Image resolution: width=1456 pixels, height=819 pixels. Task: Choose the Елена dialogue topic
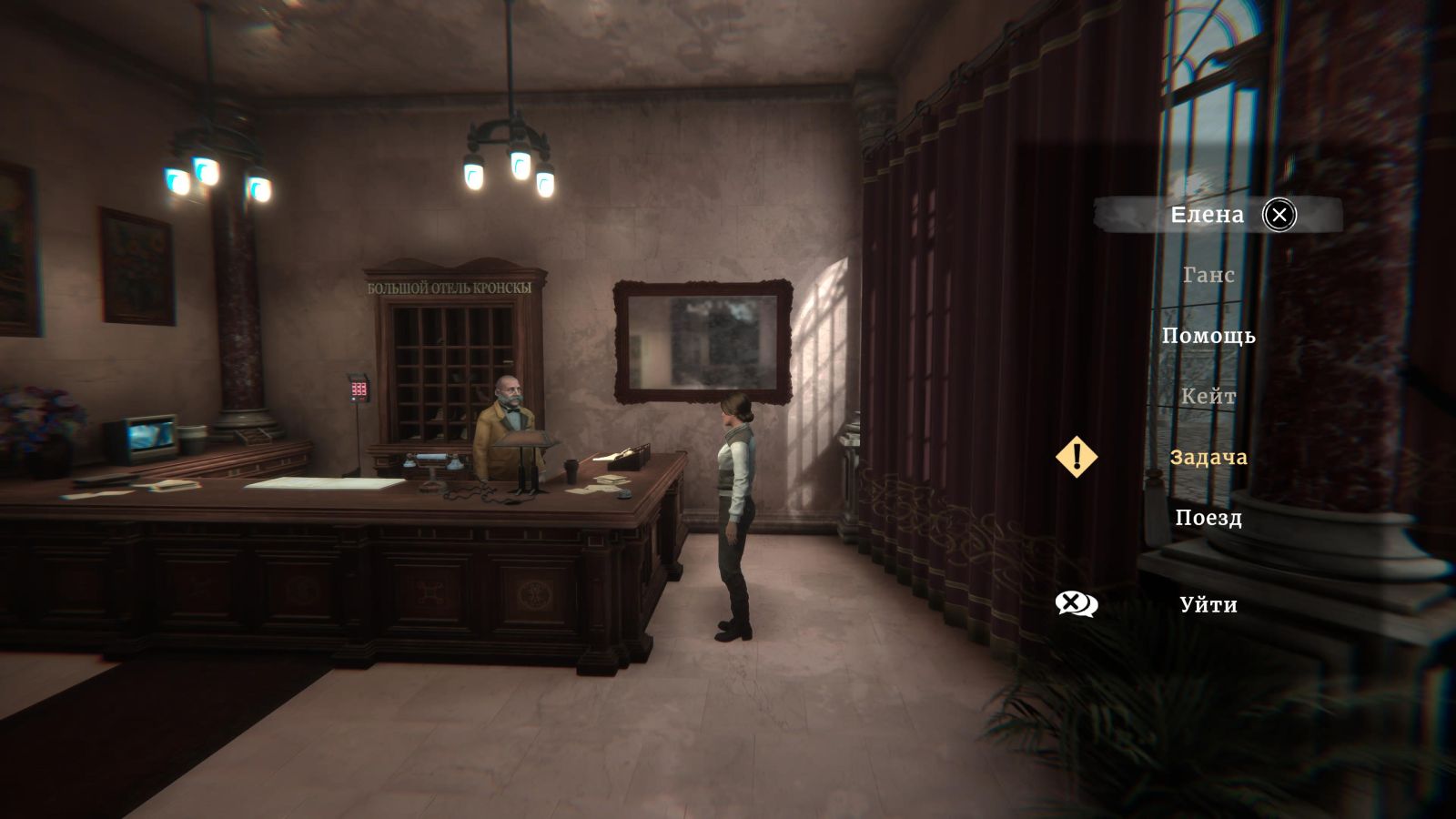tap(1207, 215)
